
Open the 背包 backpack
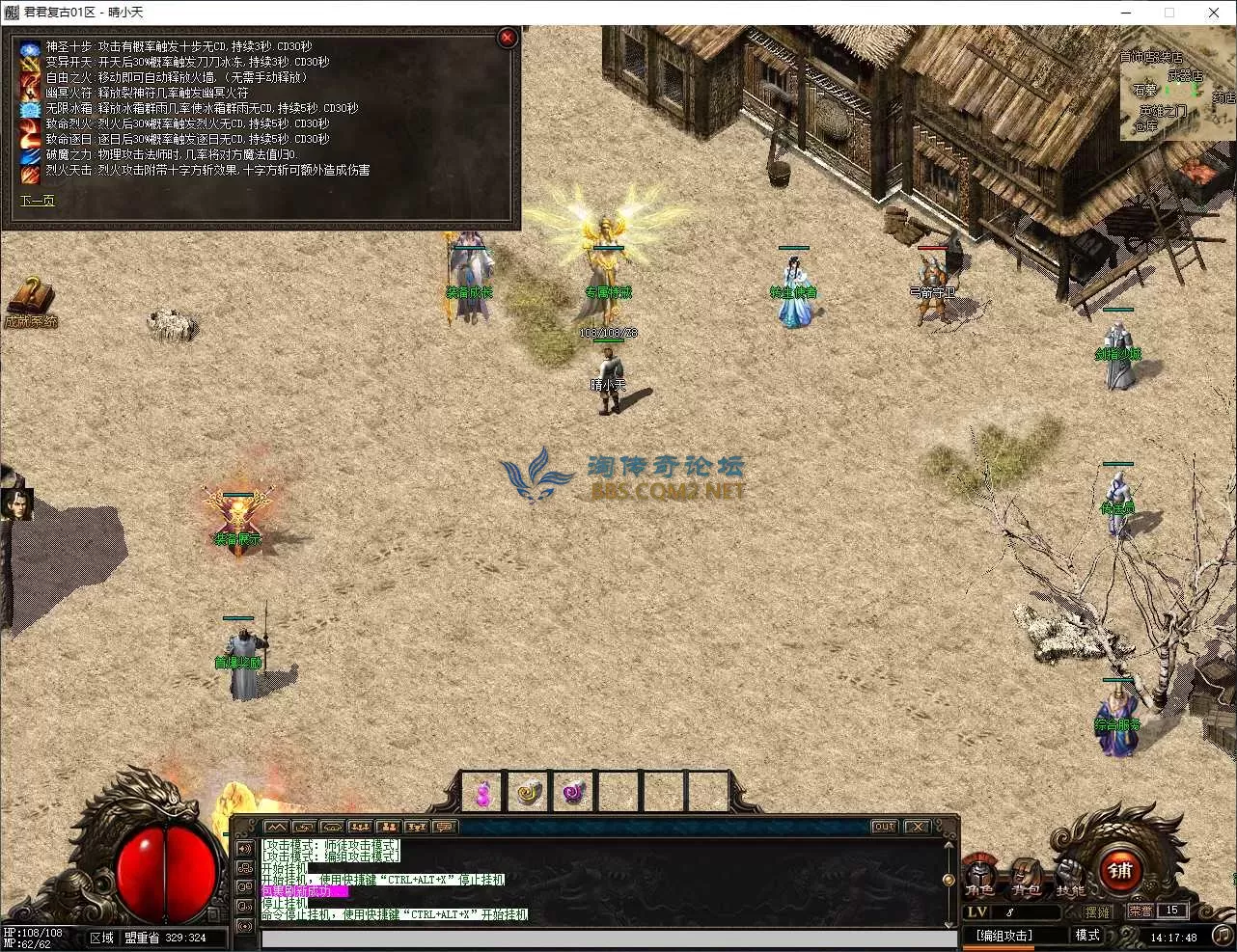click(x=1026, y=880)
